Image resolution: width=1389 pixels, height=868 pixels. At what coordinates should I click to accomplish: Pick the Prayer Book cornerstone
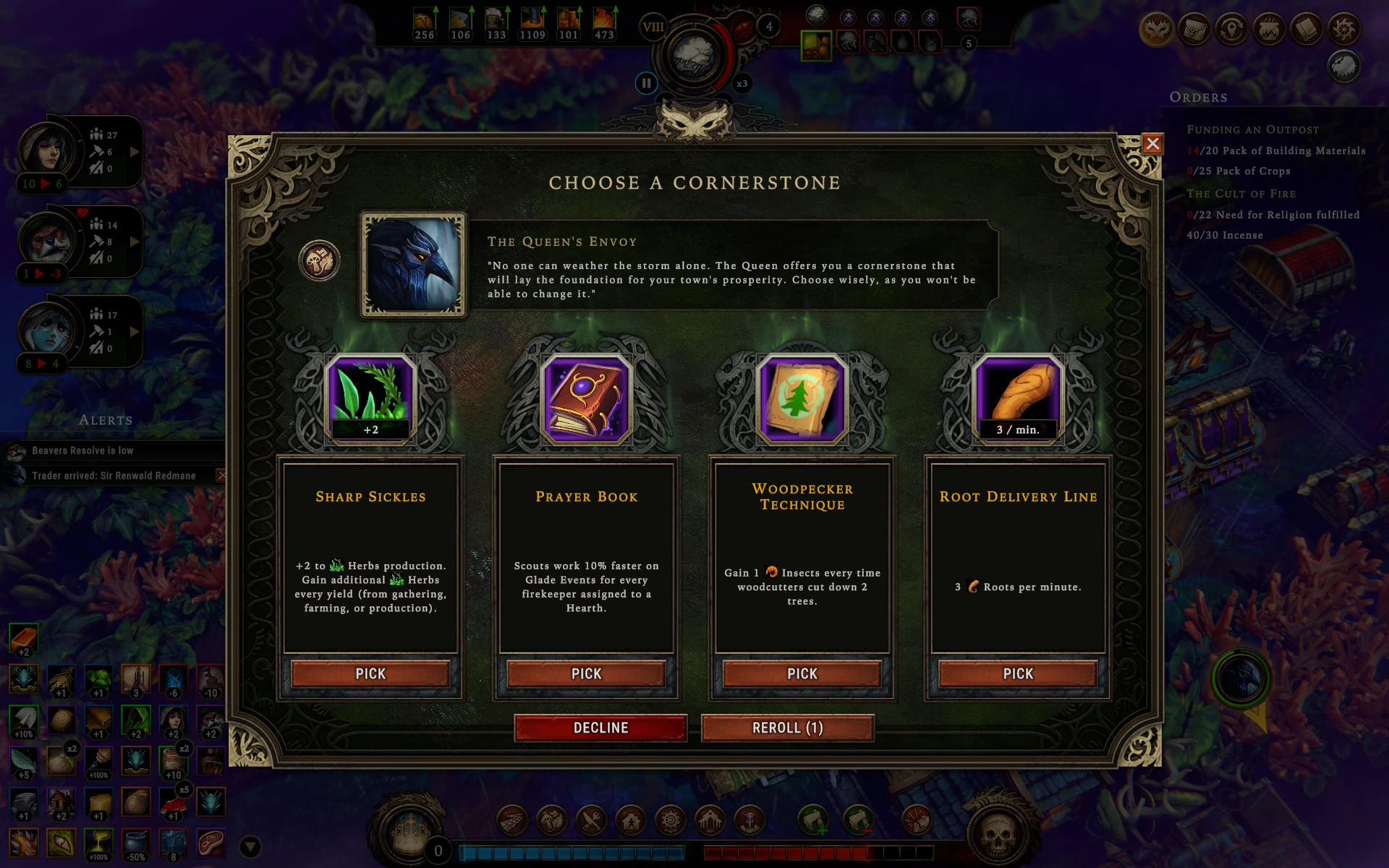tap(586, 673)
